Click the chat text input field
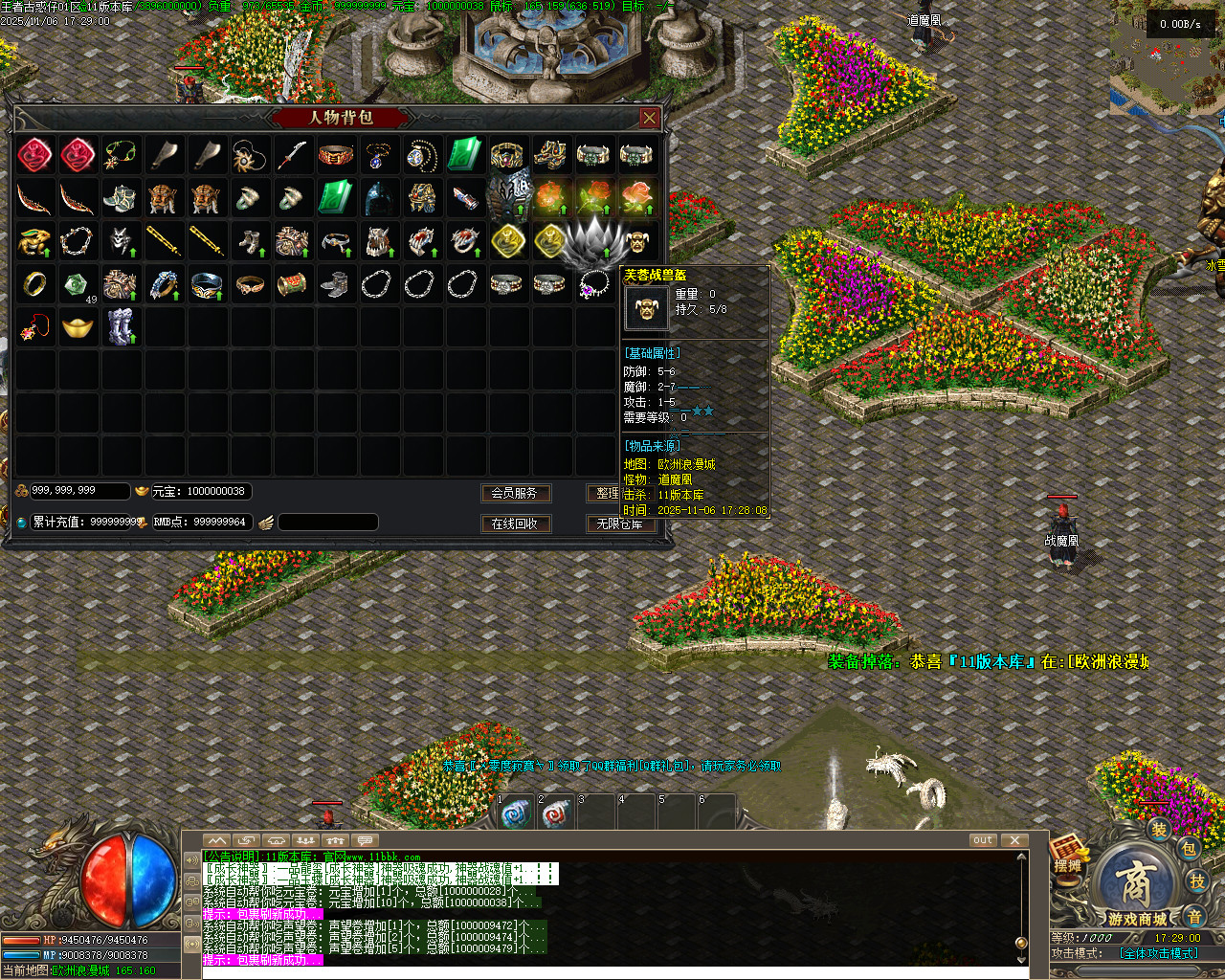The height and width of the screenshot is (980, 1225). tap(612, 972)
